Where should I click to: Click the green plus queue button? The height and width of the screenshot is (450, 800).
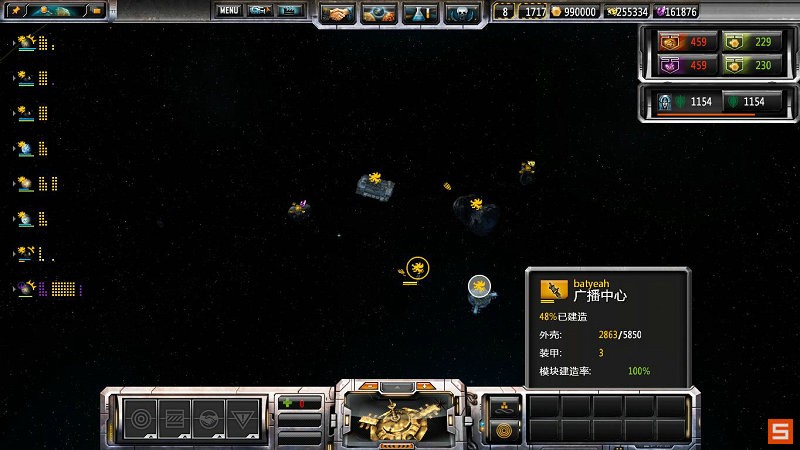pos(288,403)
